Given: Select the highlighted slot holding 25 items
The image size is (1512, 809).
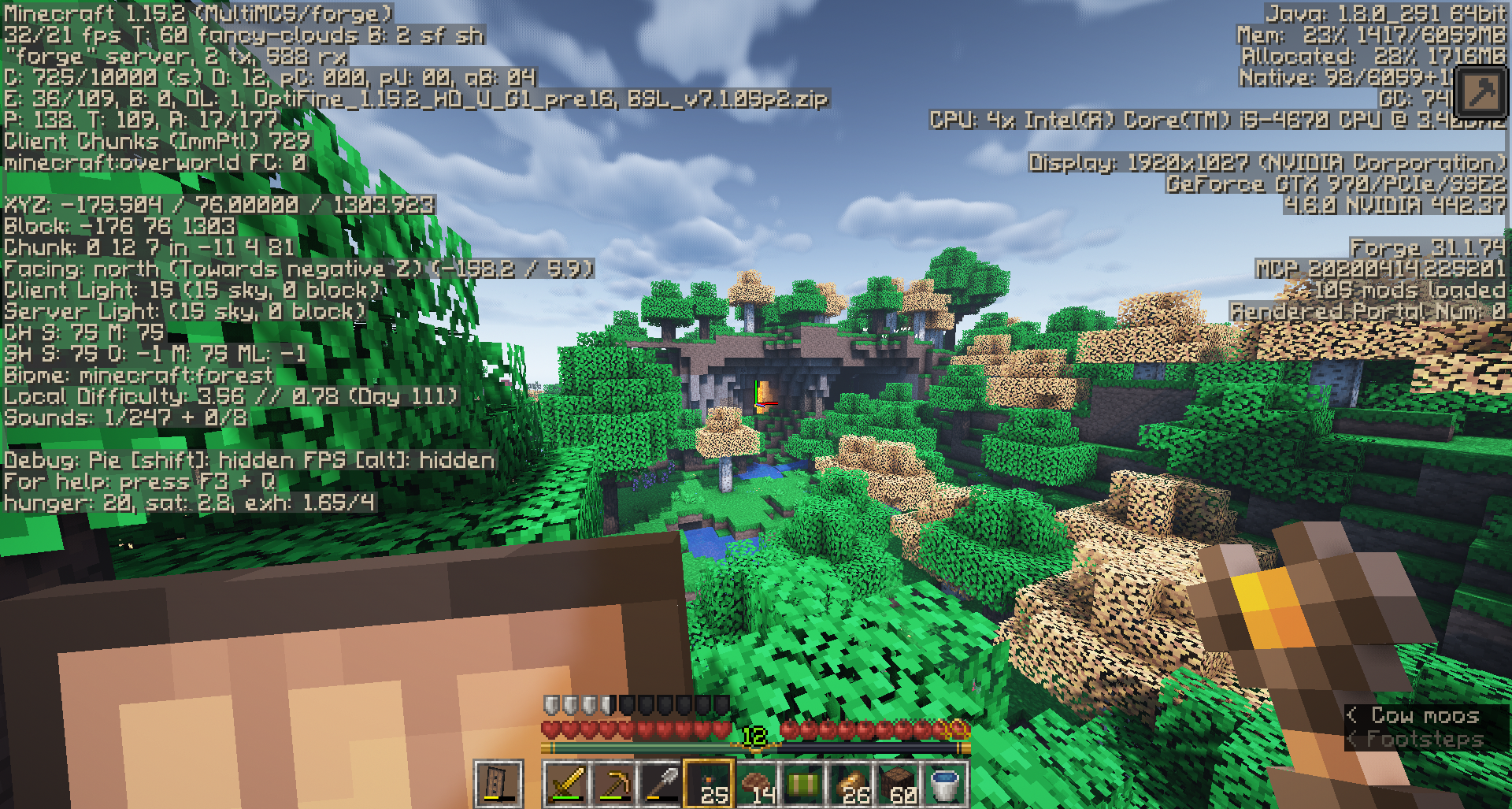Looking at the screenshot, I should click(709, 784).
